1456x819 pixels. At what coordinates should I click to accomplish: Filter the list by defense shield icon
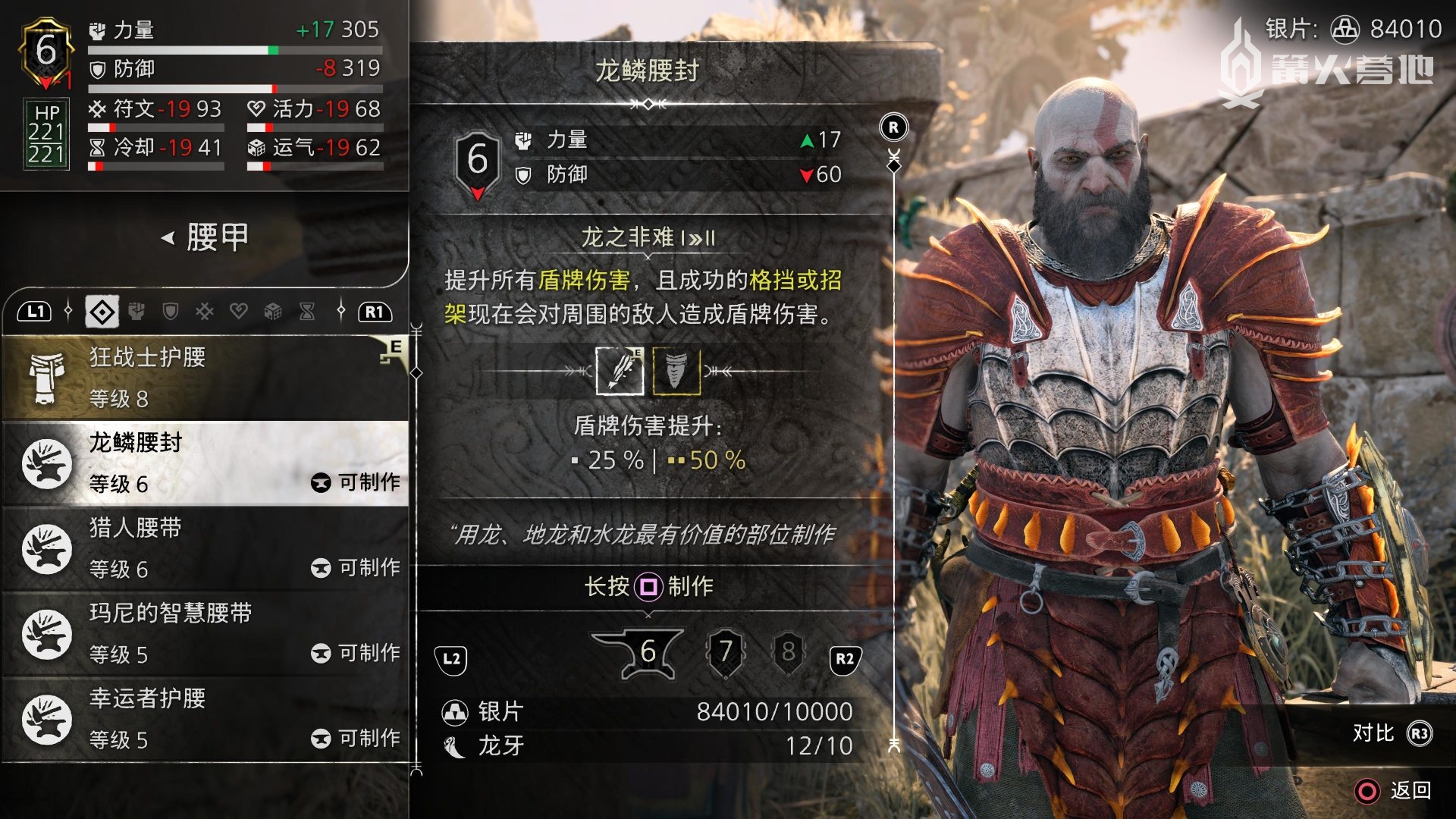coord(171,312)
